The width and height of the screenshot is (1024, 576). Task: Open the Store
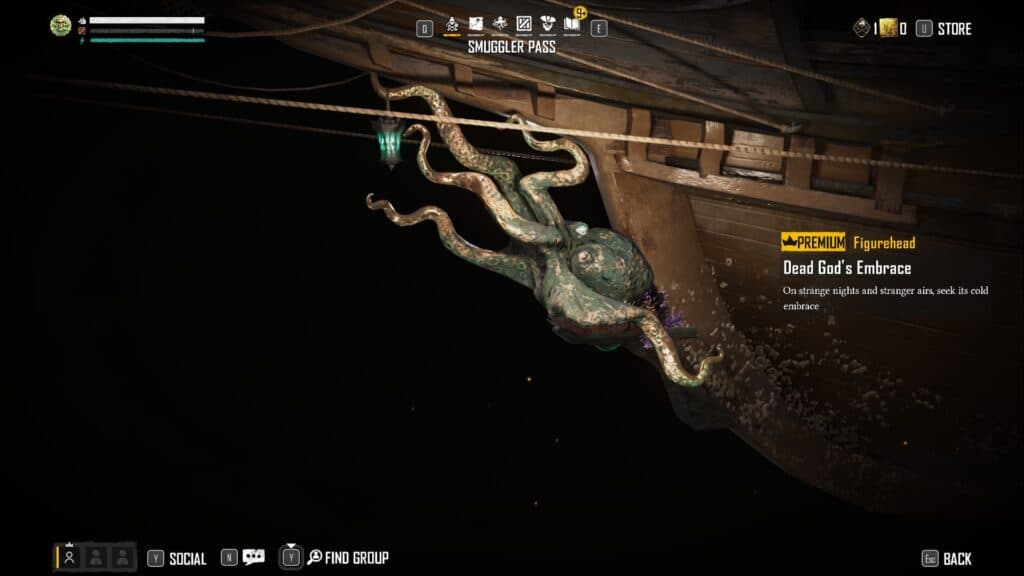point(953,29)
